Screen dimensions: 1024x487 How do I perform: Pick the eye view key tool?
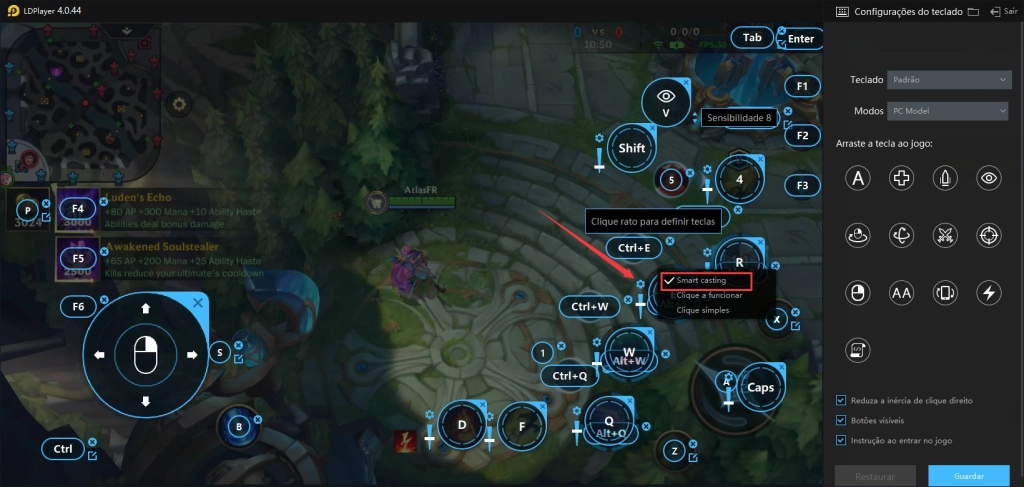pos(989,178)
